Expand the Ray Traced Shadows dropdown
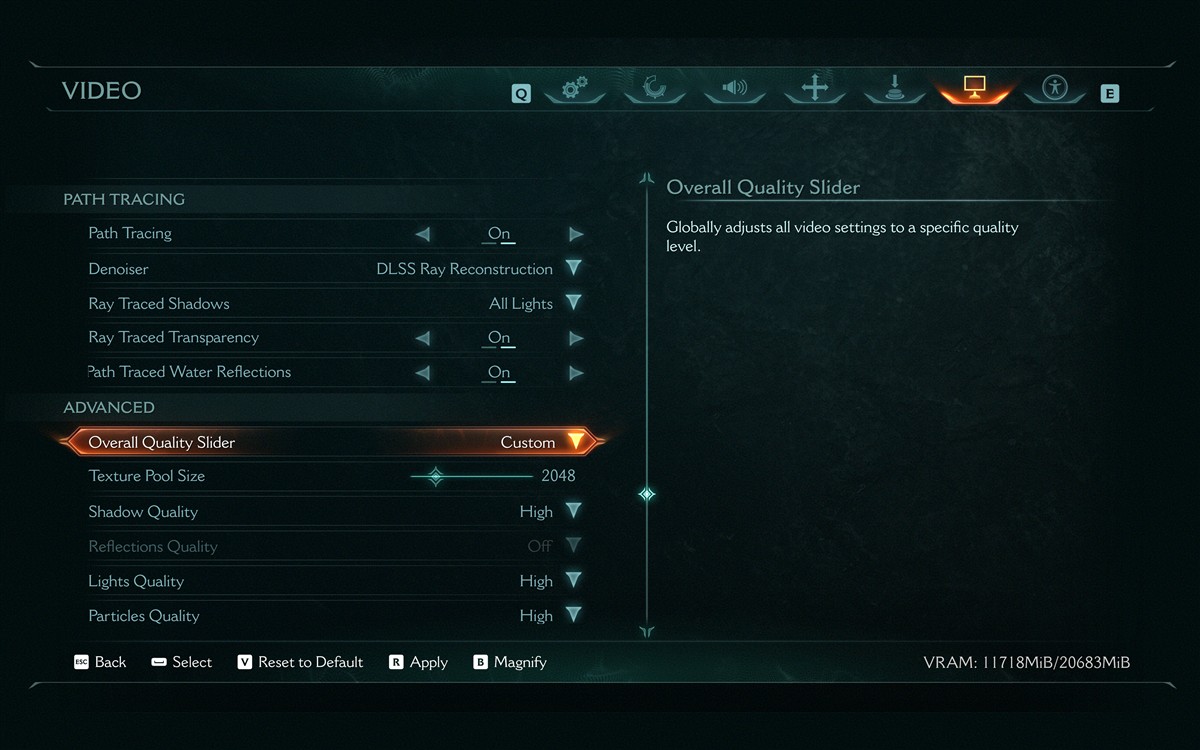 573,303
